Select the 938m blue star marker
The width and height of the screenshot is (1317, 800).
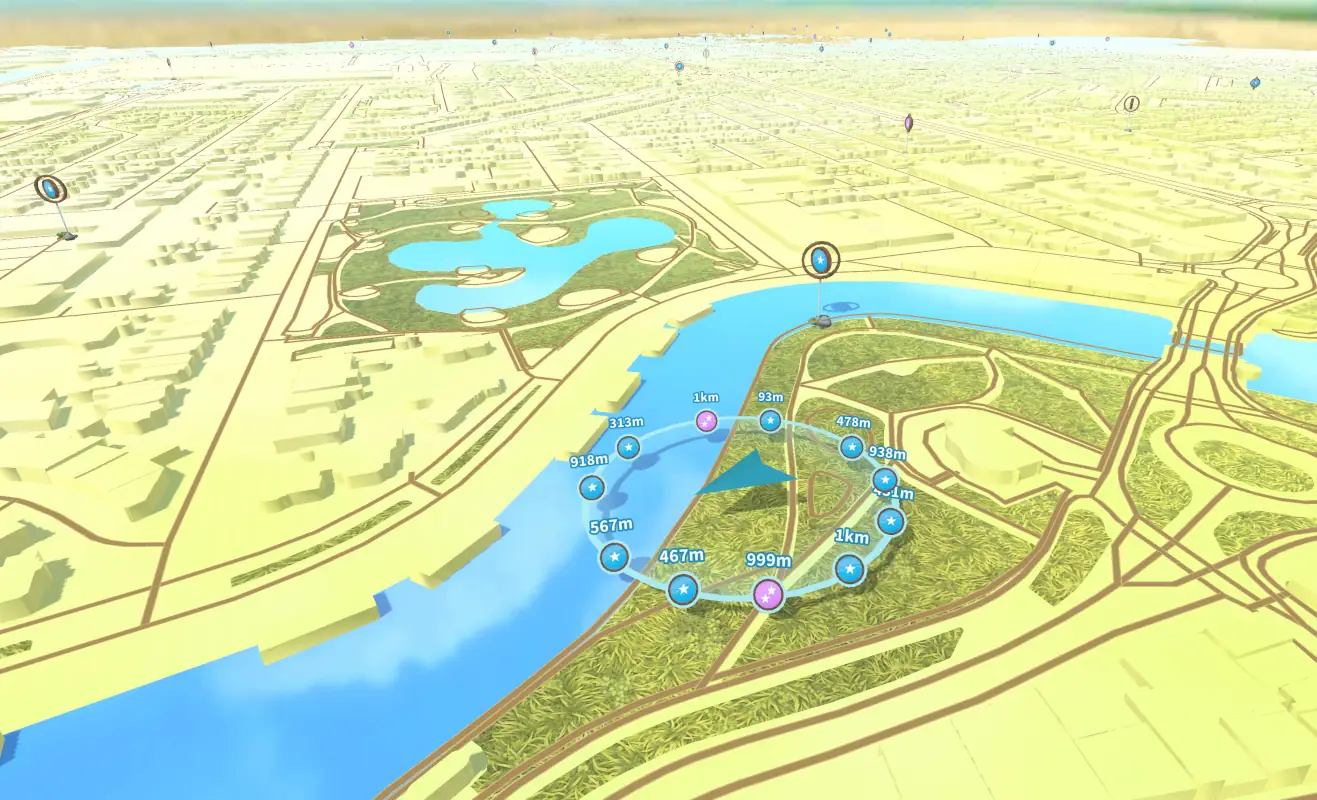[885, 480]
